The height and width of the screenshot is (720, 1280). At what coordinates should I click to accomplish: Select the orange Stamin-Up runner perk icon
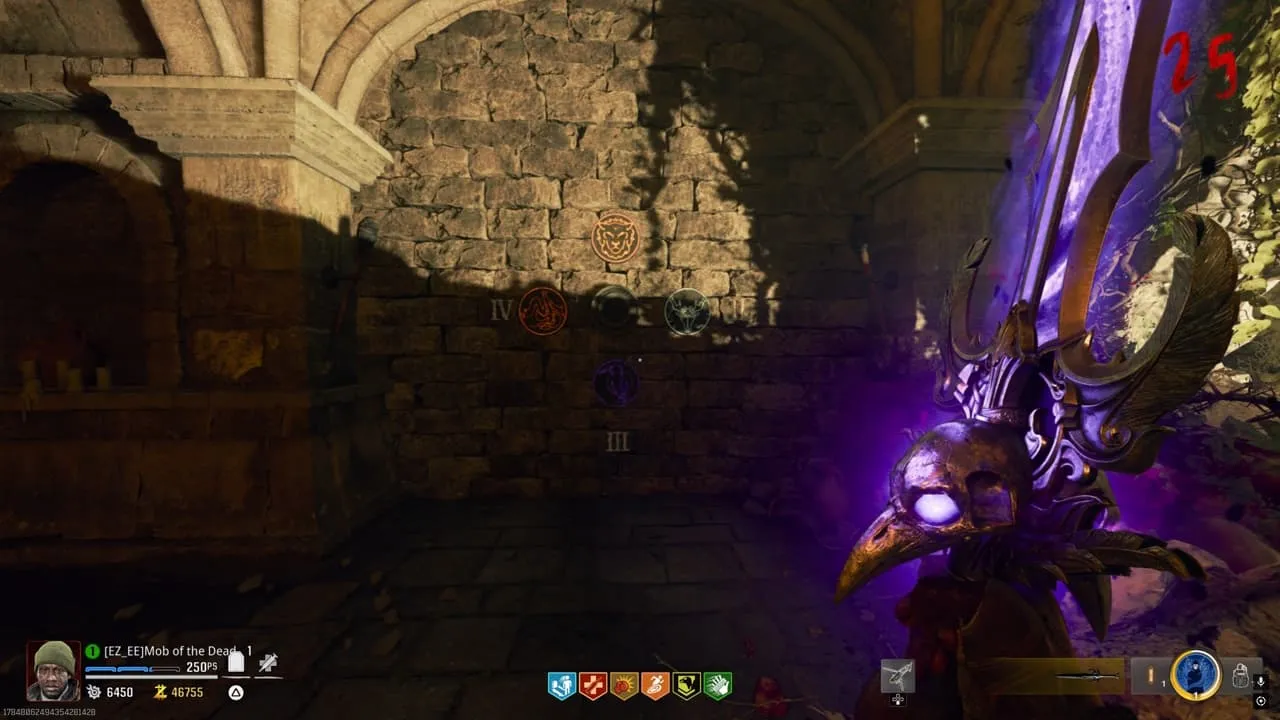tap(655, 686)
